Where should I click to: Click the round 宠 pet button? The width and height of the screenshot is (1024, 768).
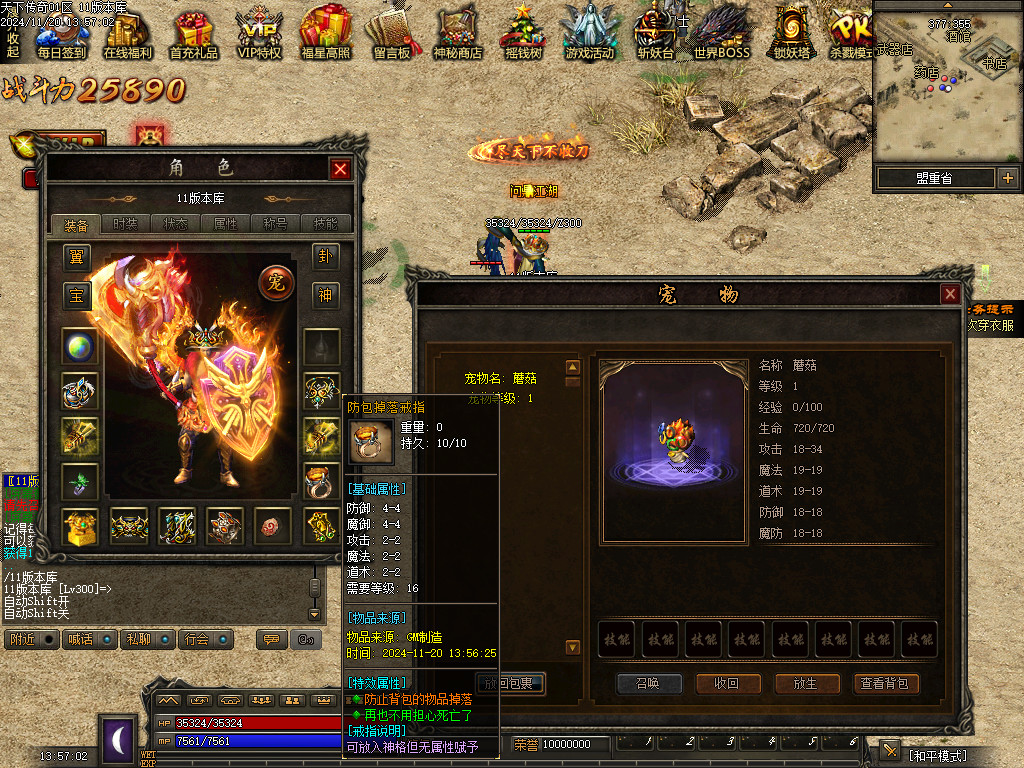[x=275, y=283]
